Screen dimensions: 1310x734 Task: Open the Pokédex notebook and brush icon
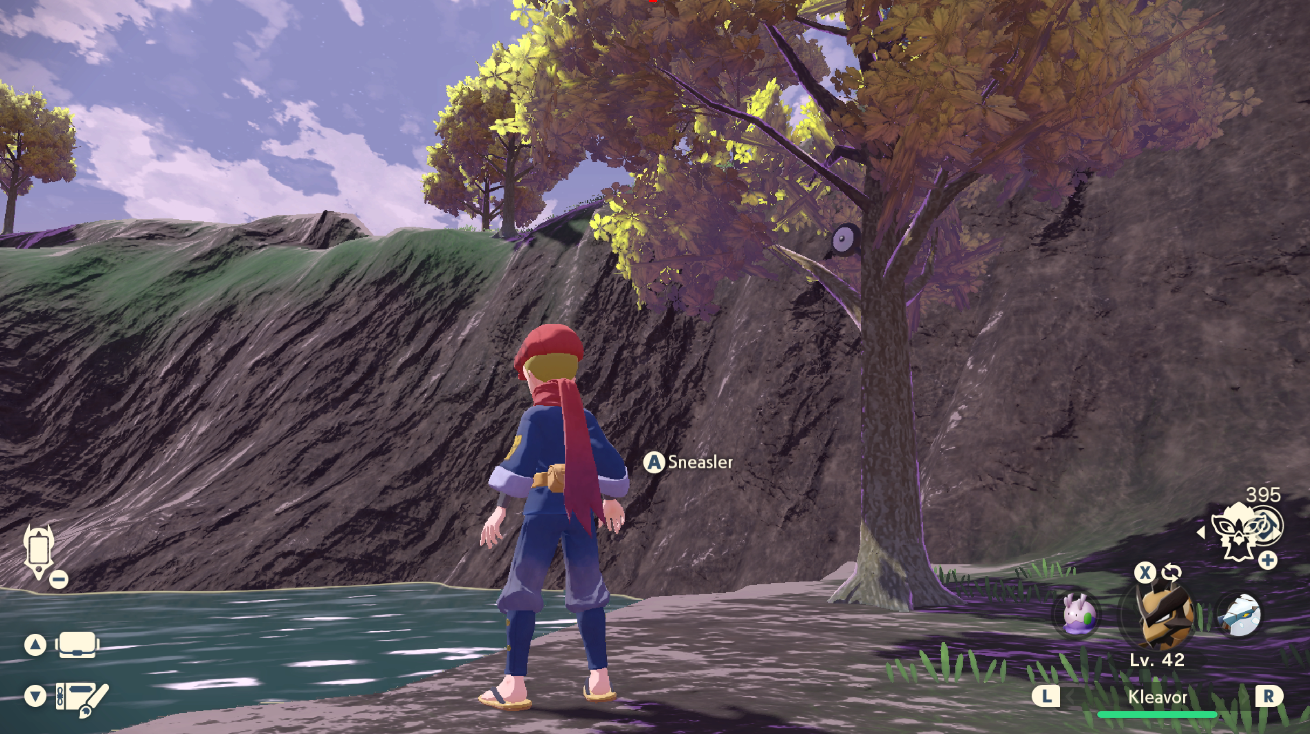point(80,695)
